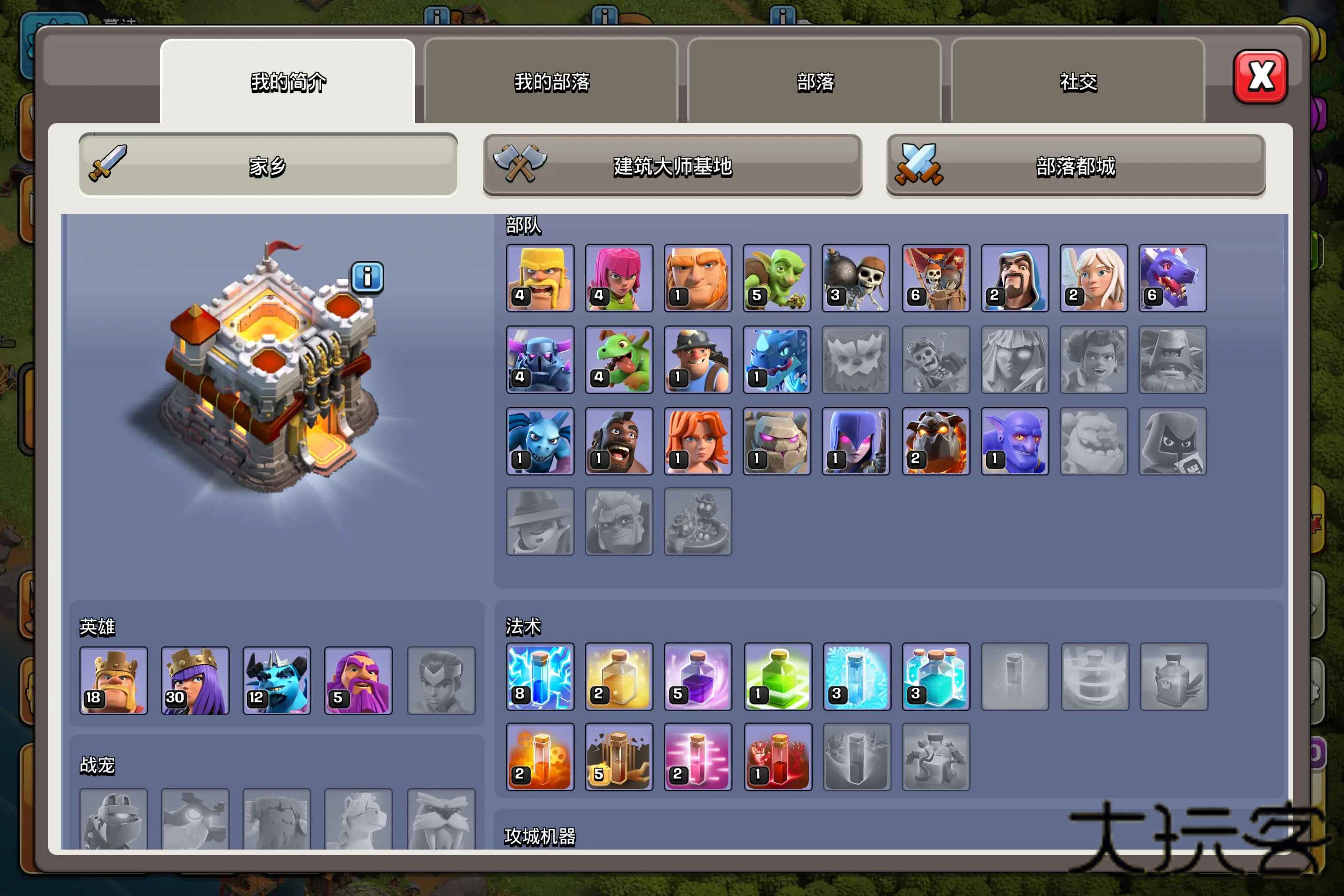Viewport: 1344px width, 896px height.
Task: Choose the green Jump Spell icon
Action: (x=778, y=677)
